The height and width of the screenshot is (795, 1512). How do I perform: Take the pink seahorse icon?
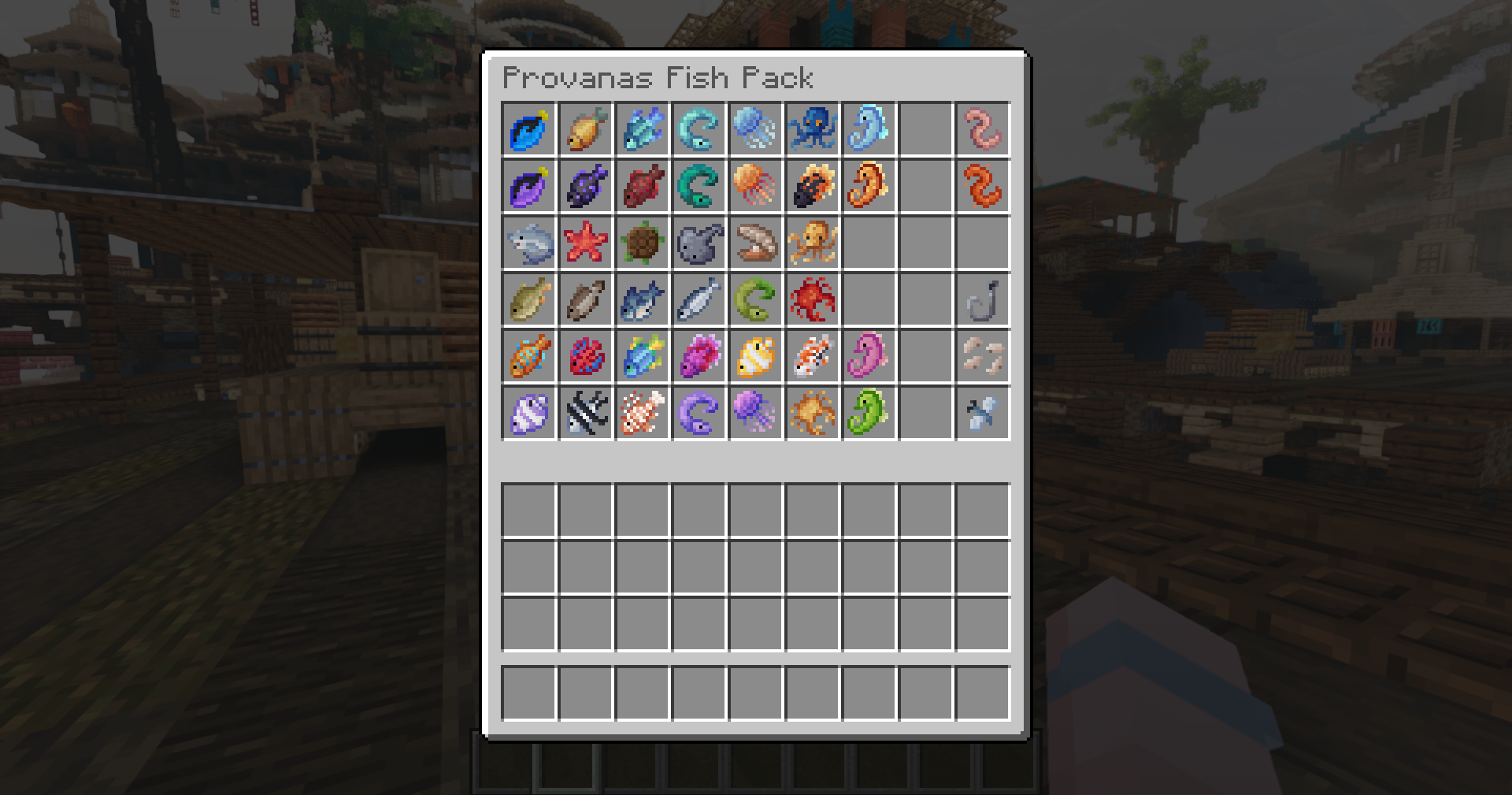click(x=869, y=356)
